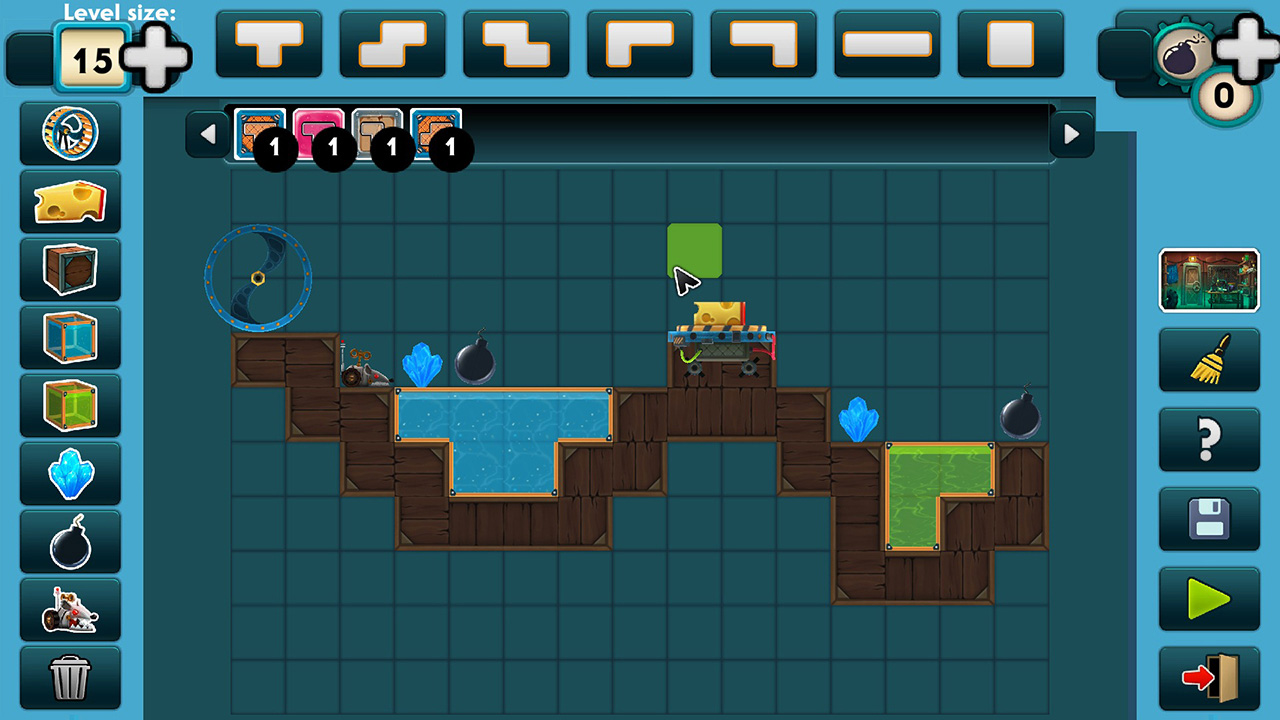1280x720 pixels.
Task: Click the level scene preview thumbnail
Action: [x=1209, y=280]
